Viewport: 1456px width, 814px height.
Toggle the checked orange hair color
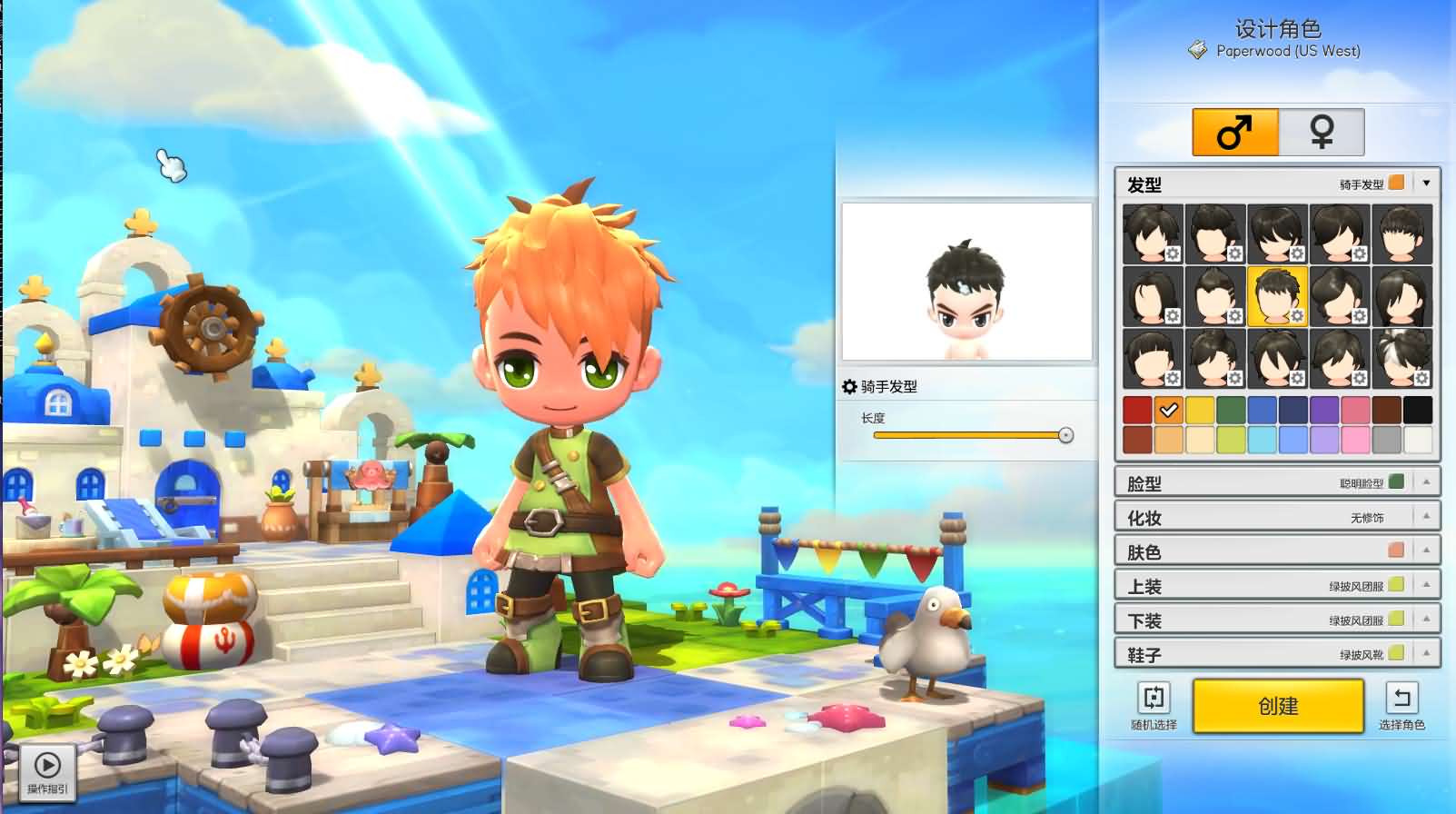click(x=1167, y=411)
